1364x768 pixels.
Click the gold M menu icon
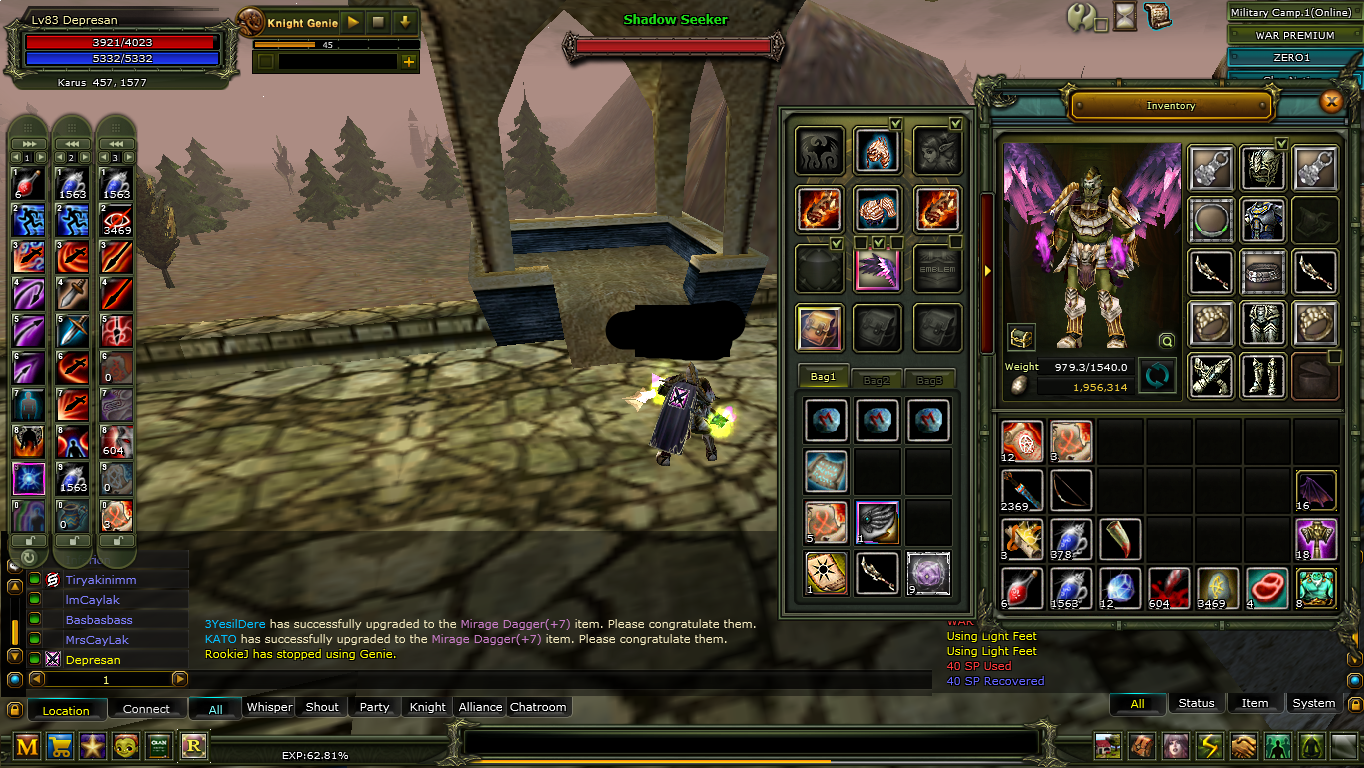tap(27, 746)
